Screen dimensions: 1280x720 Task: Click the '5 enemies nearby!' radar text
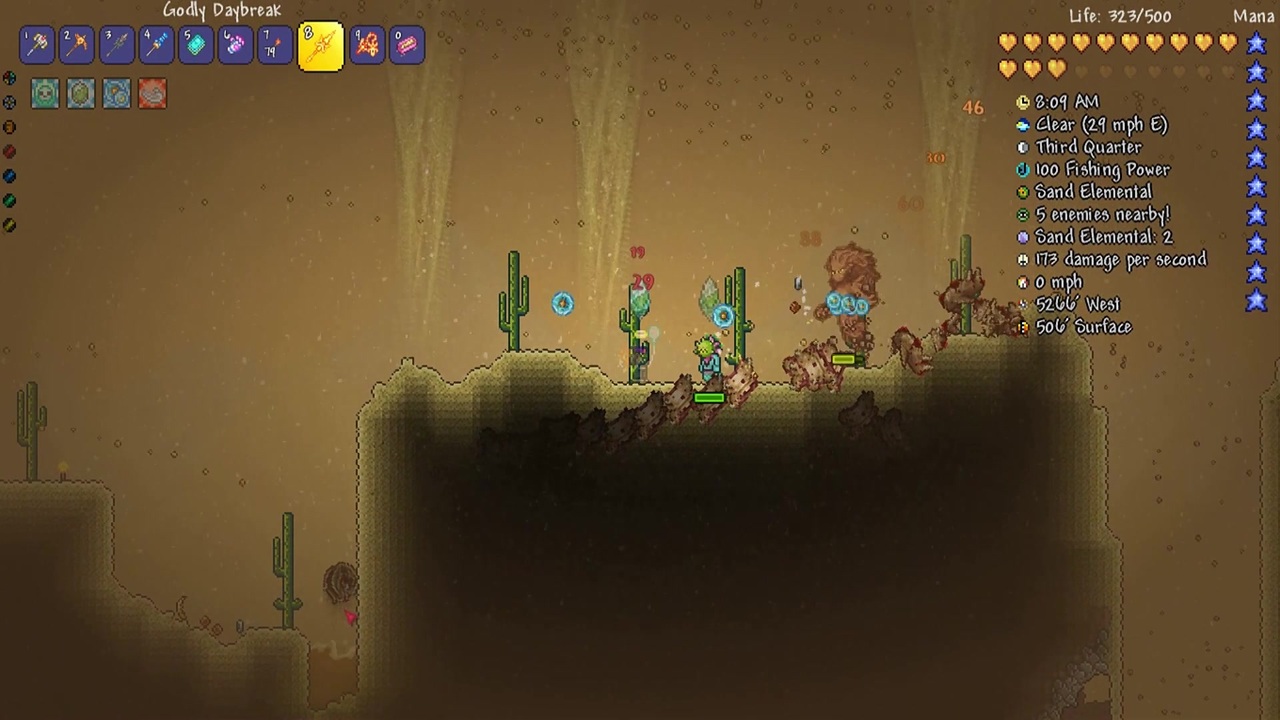tap(1102, 214)
